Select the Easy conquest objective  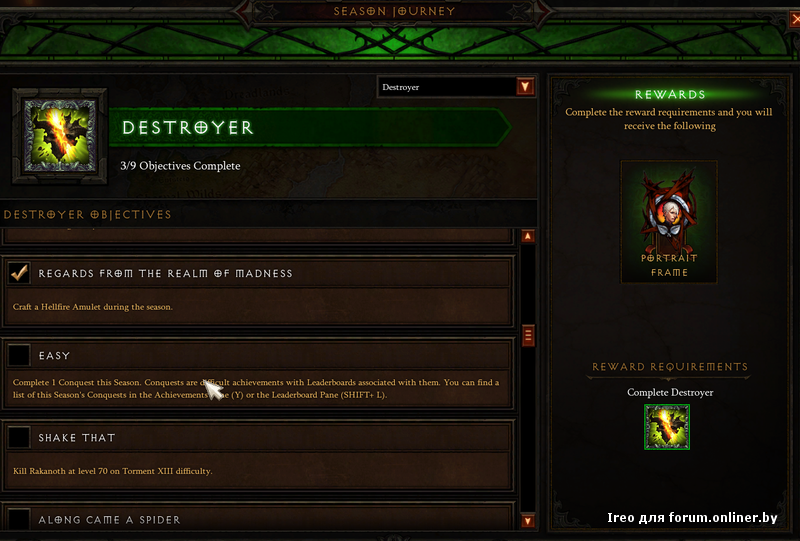[x=54, y=355]
